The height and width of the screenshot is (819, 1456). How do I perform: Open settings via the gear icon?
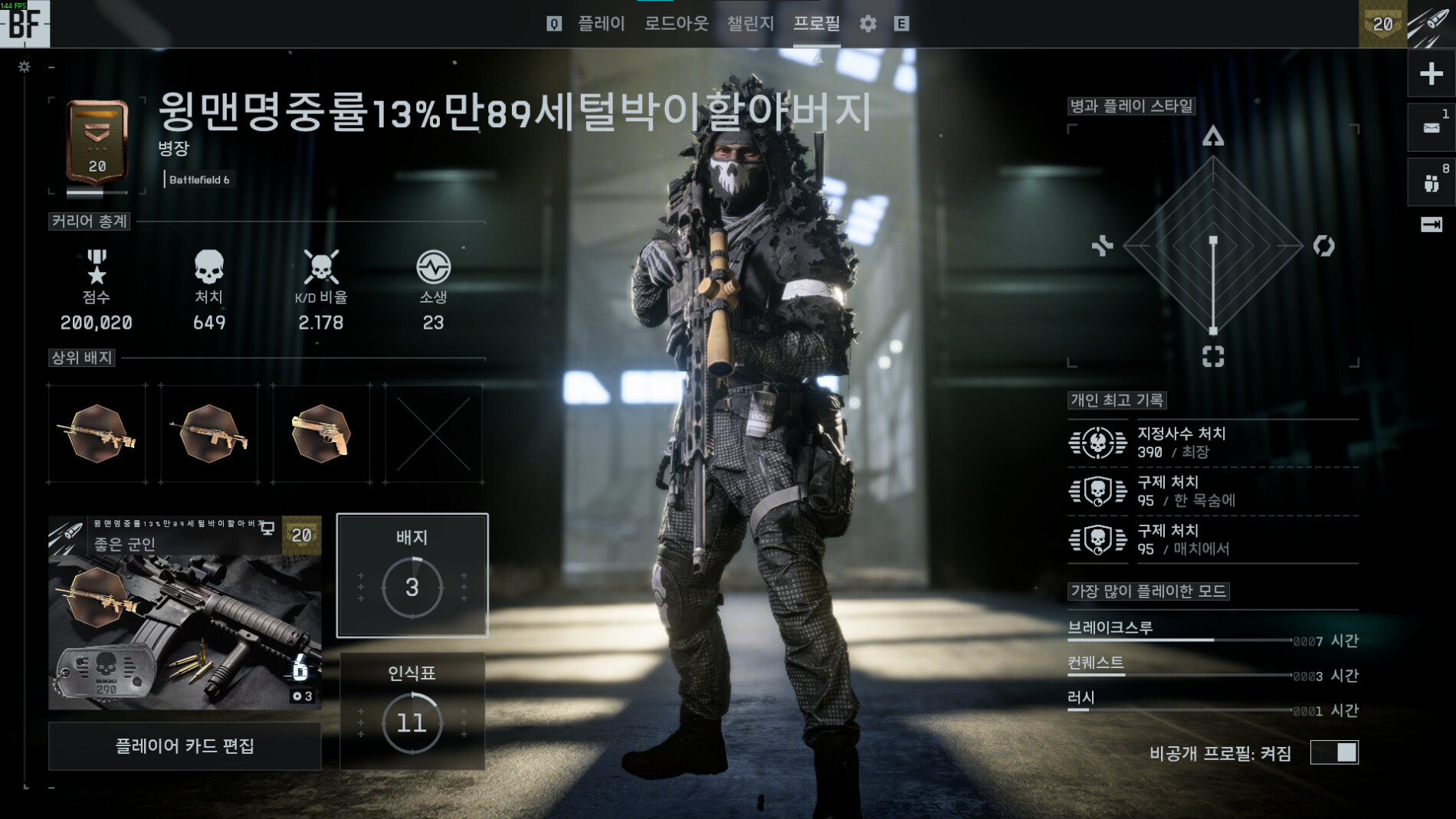point(867,24)
